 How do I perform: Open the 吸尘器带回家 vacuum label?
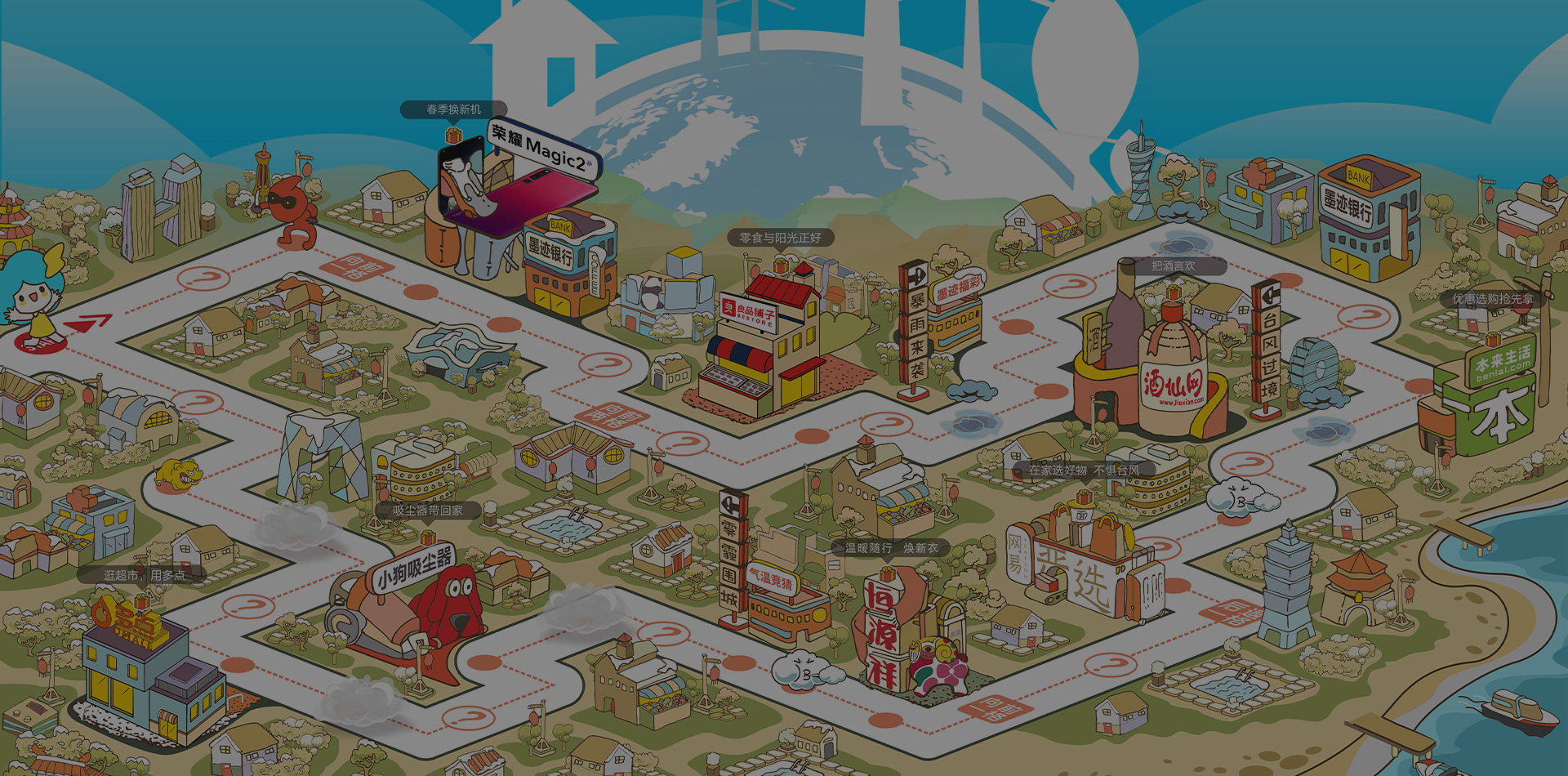point(427,511)
